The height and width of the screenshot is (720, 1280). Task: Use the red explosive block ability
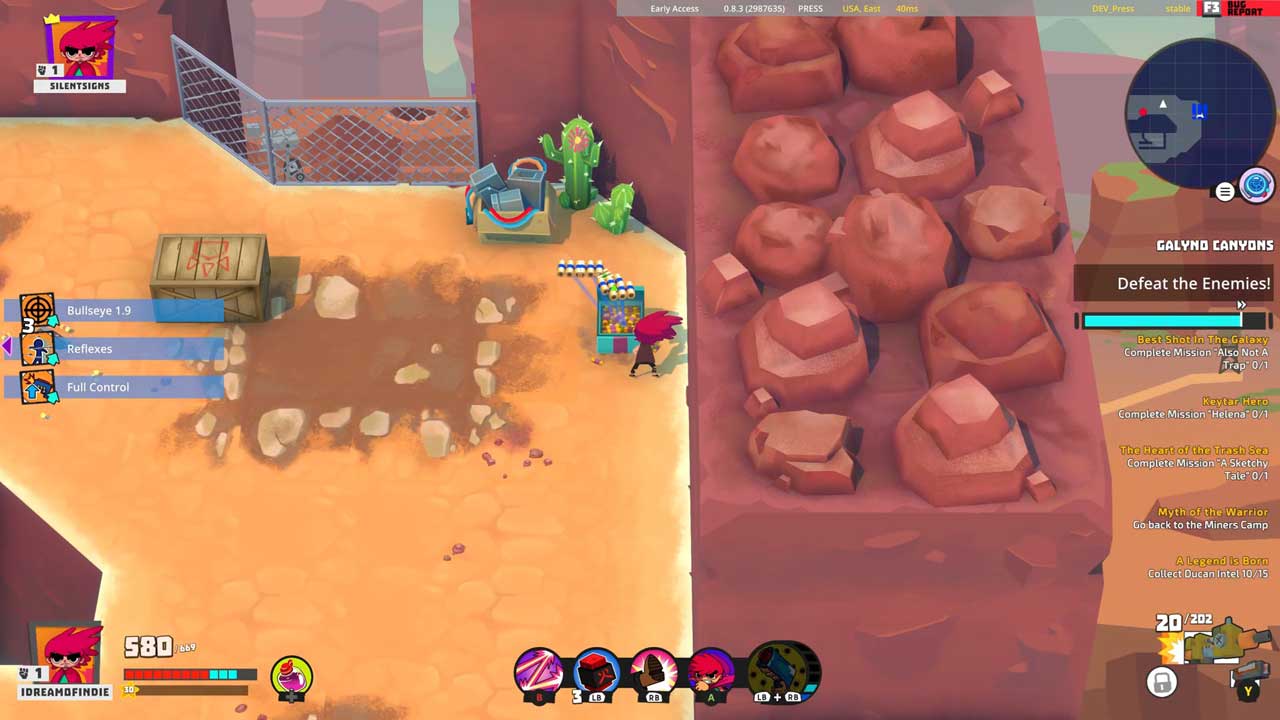click(x=596, y=671)
